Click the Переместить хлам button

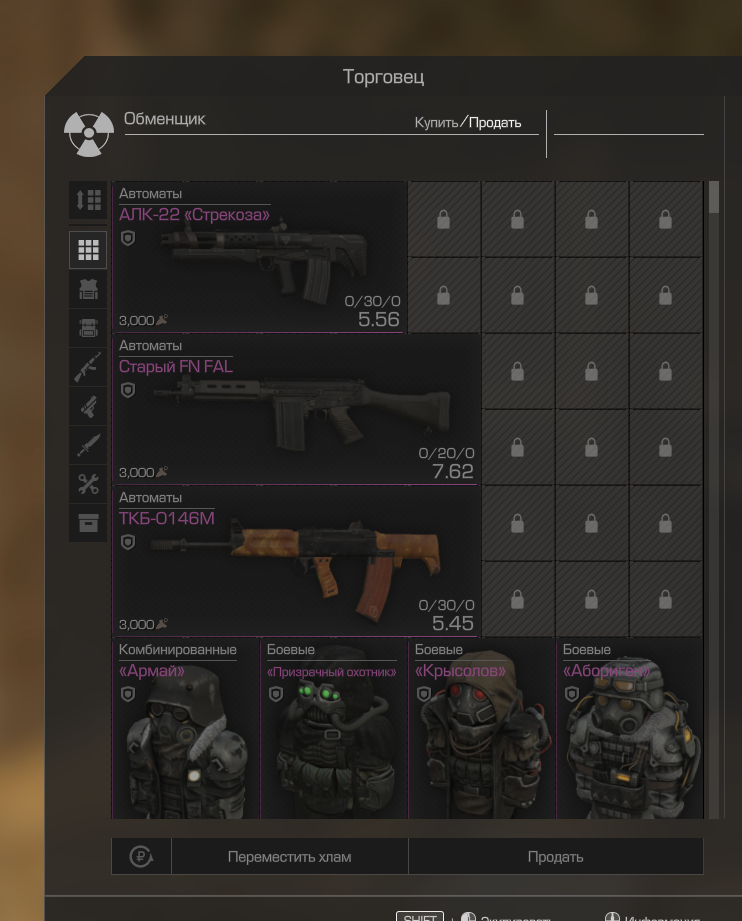(x=289, y=857)
